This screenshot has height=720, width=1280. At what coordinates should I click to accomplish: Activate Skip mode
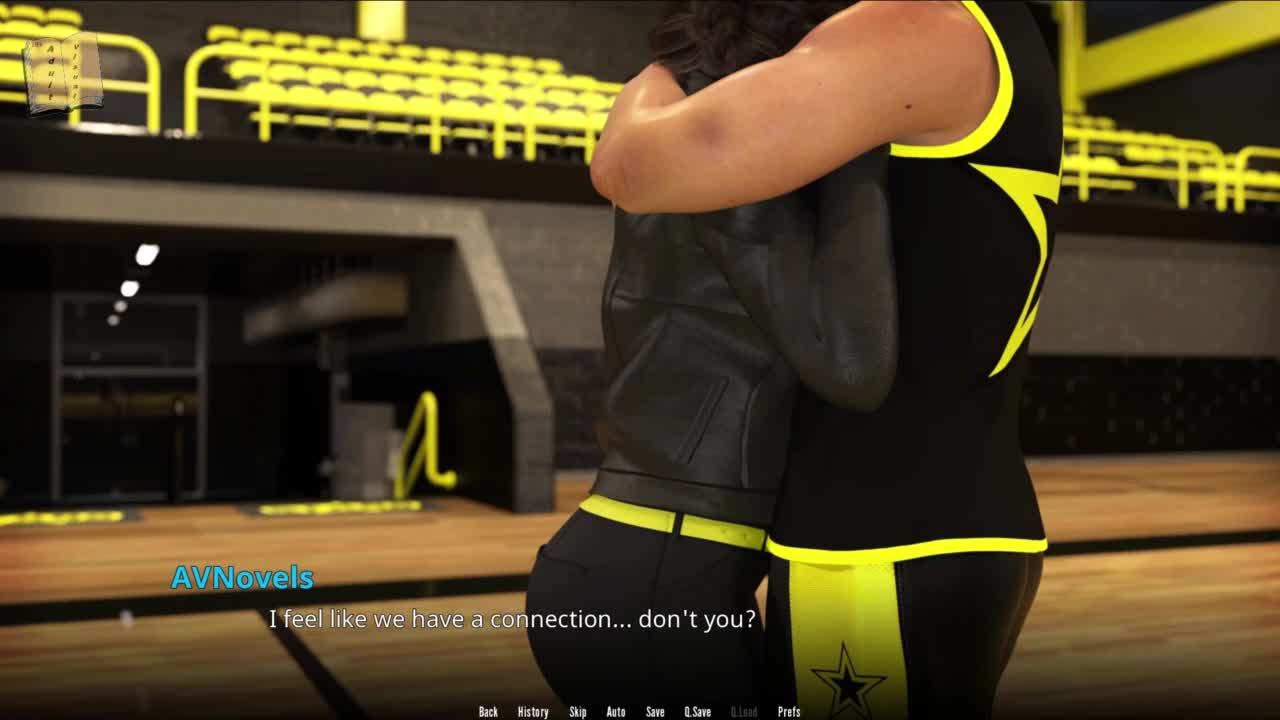[577, 712]
